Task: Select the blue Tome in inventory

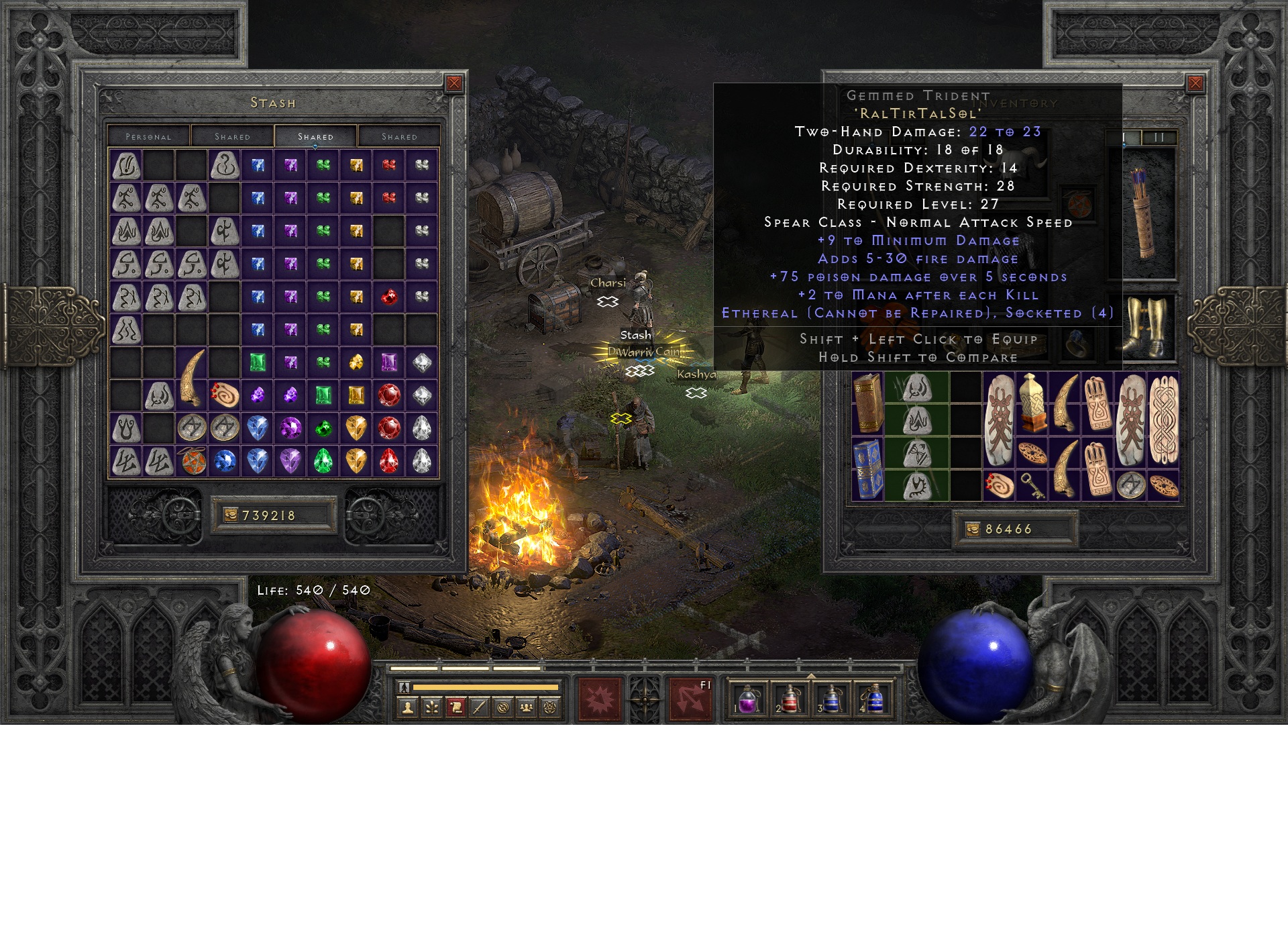Action: pos(868,469)
